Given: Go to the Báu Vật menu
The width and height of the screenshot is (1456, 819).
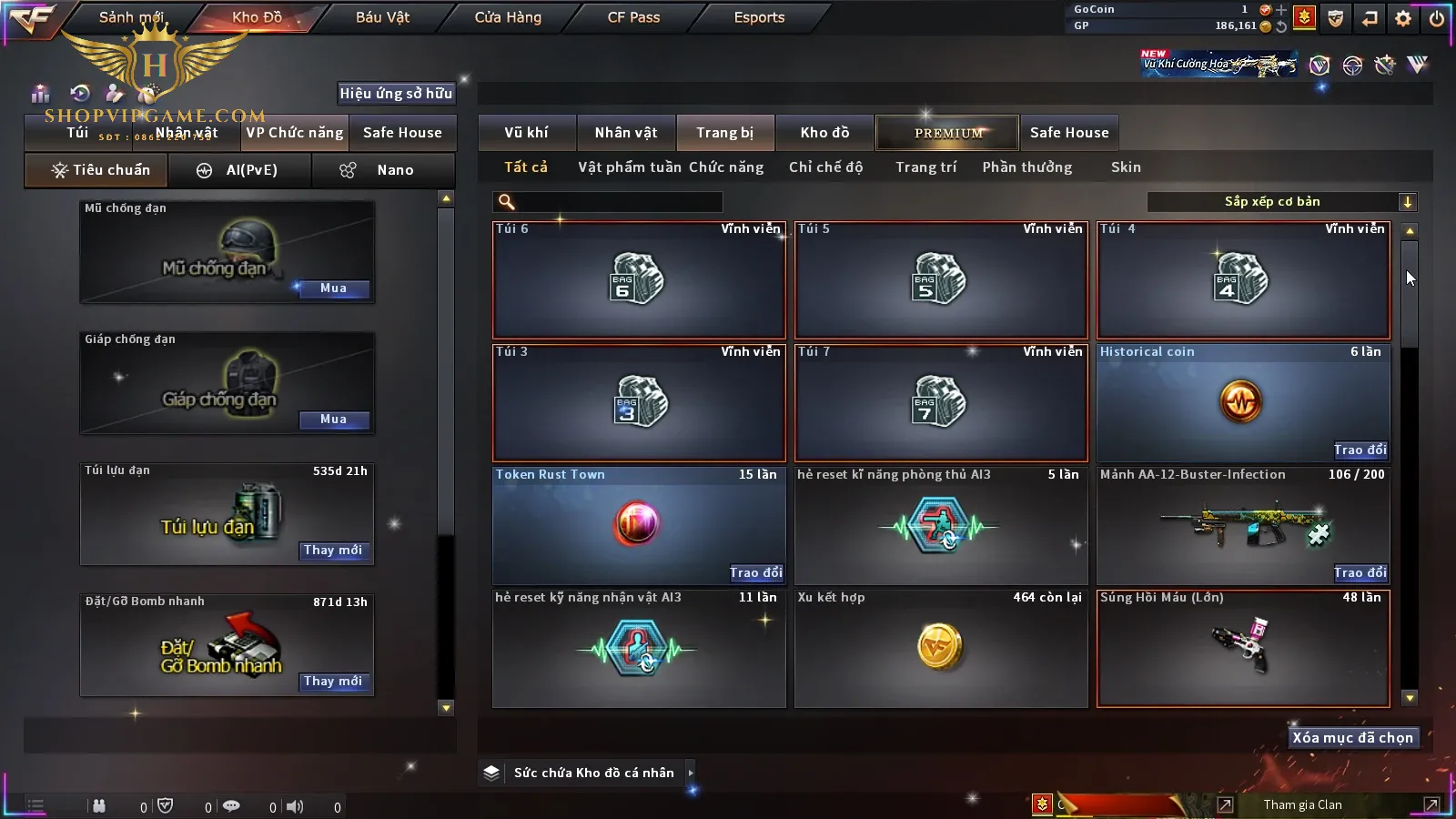Looking at the screenshot, I should tap(382, 17).
